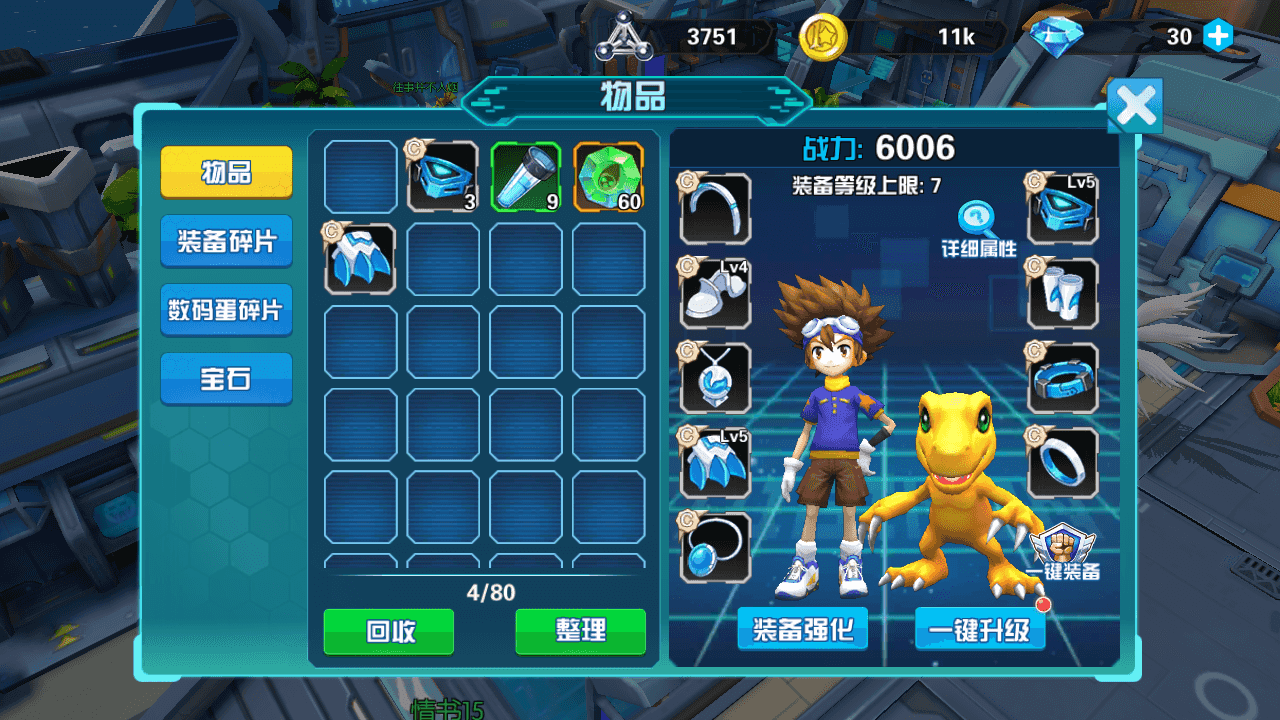This screenshot has height=720, width=1280.
Task: Click the belt equipment slot
Action: pos(1062,378)
